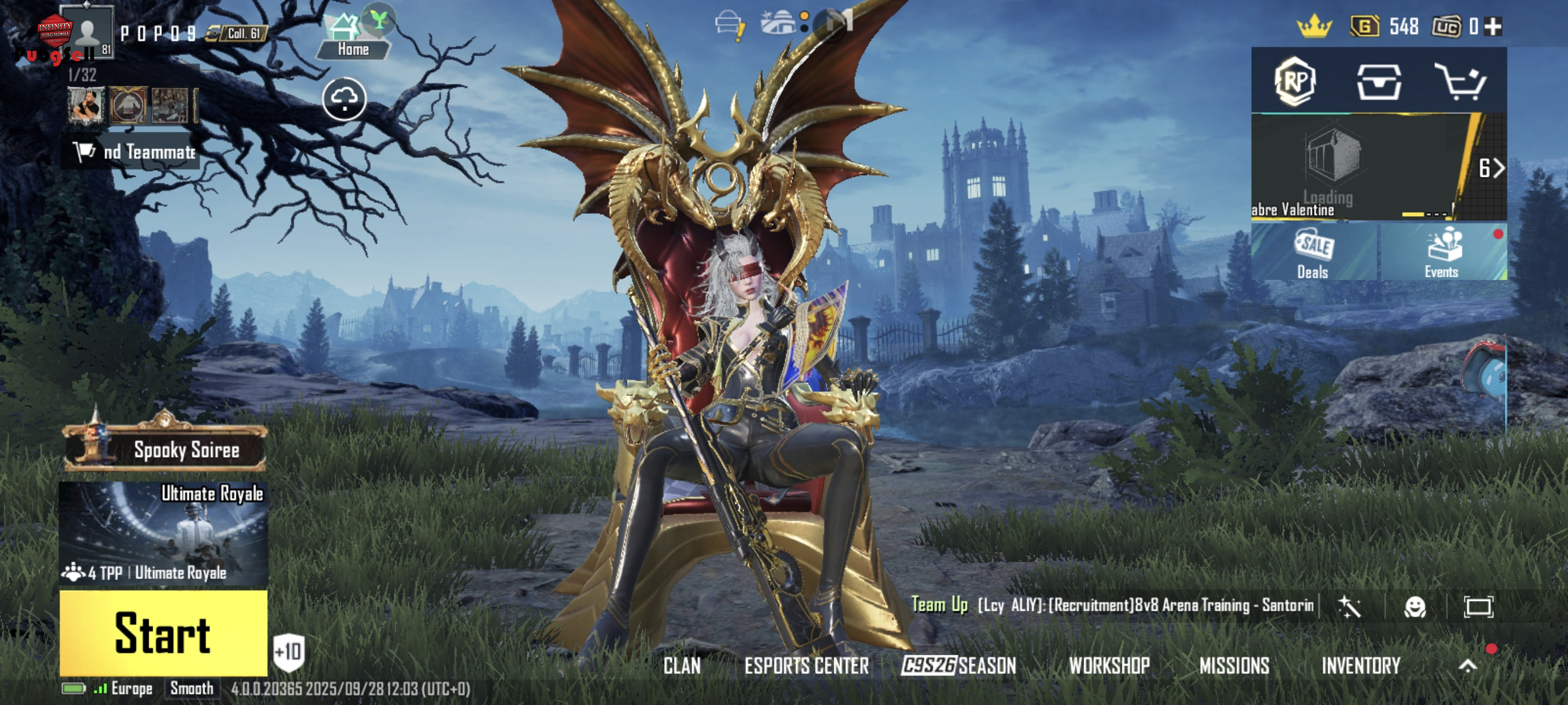
Task: Open the supply crate icon
Action: (x=1379, y=82)
